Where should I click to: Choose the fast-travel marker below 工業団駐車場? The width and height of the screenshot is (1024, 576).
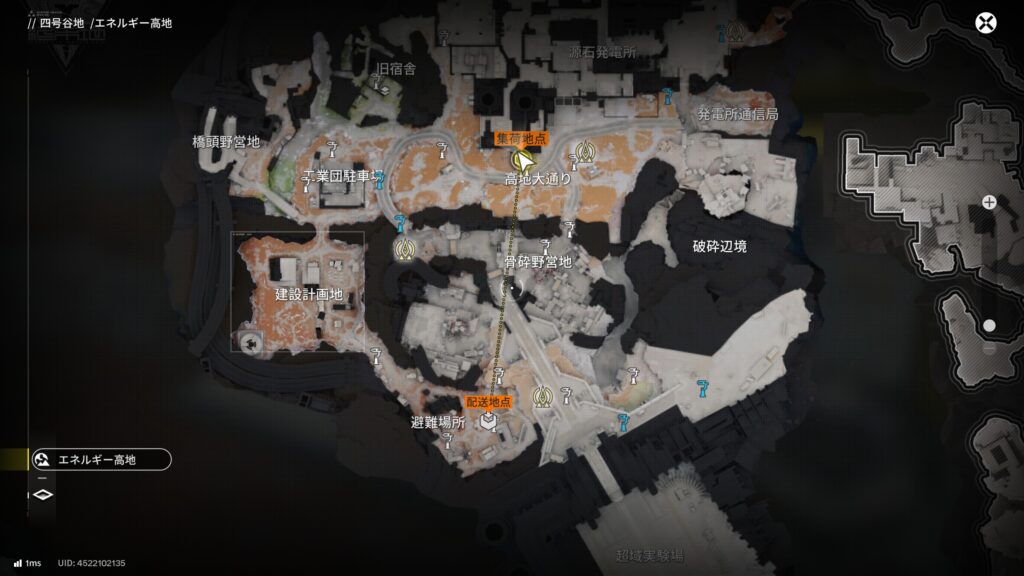tap(404, 249)
